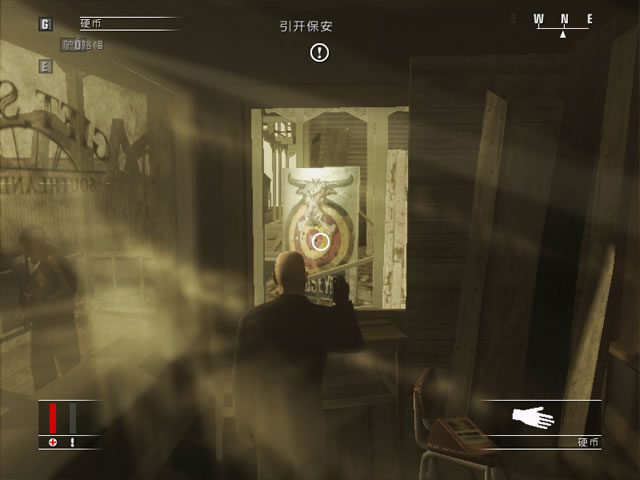Select the open hand item icon

[533, 417]
